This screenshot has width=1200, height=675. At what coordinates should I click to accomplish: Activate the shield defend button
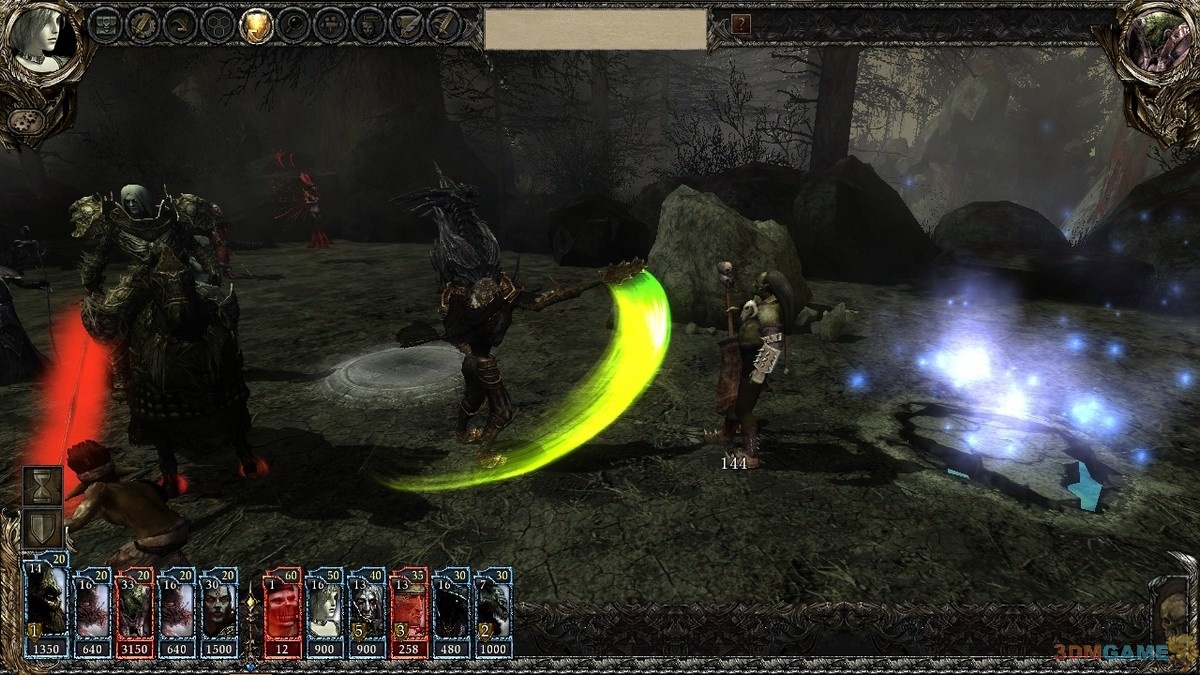click(x=43, y=528)
